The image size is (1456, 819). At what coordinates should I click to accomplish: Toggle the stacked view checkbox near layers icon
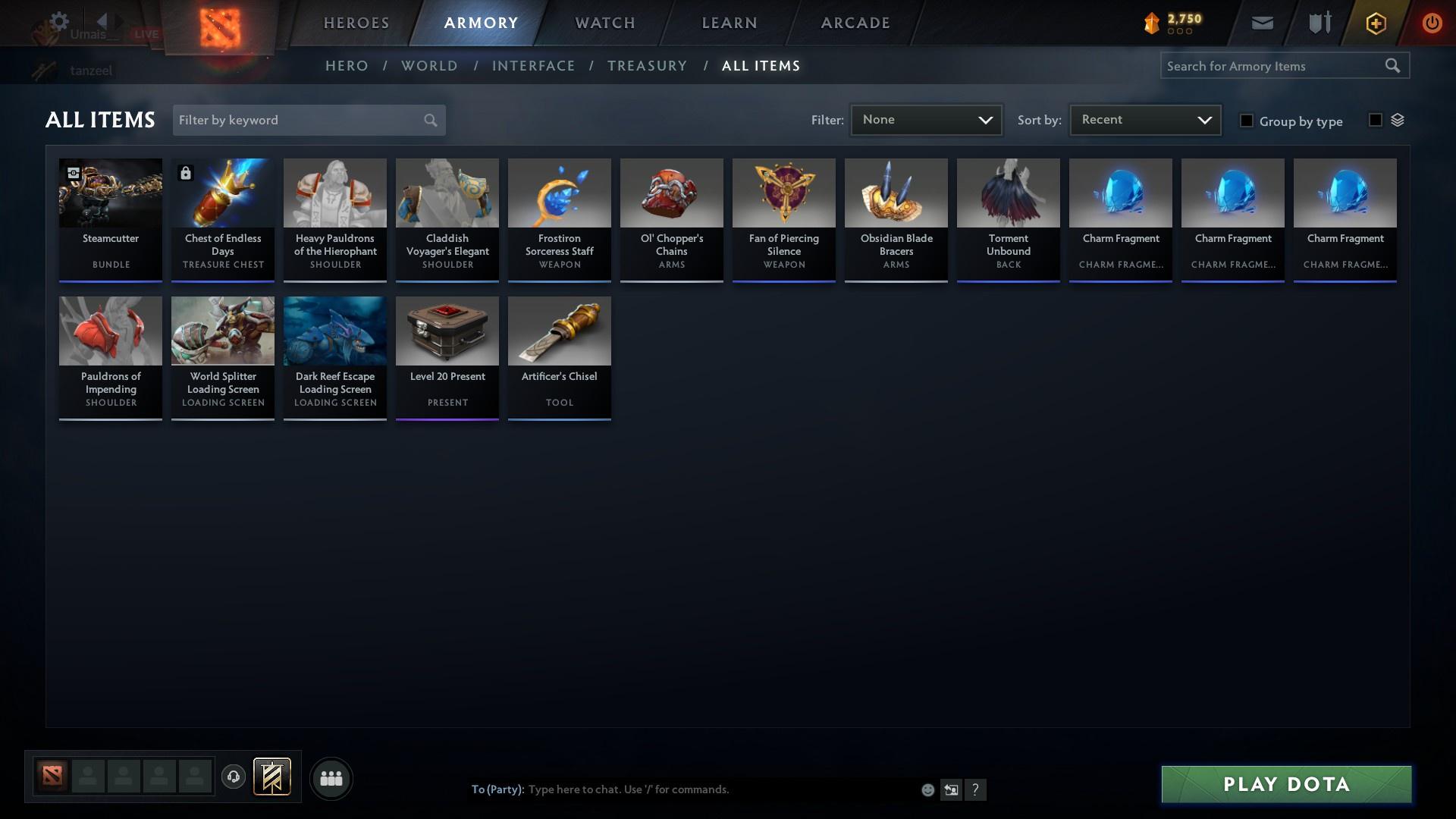pos(1375,119)
